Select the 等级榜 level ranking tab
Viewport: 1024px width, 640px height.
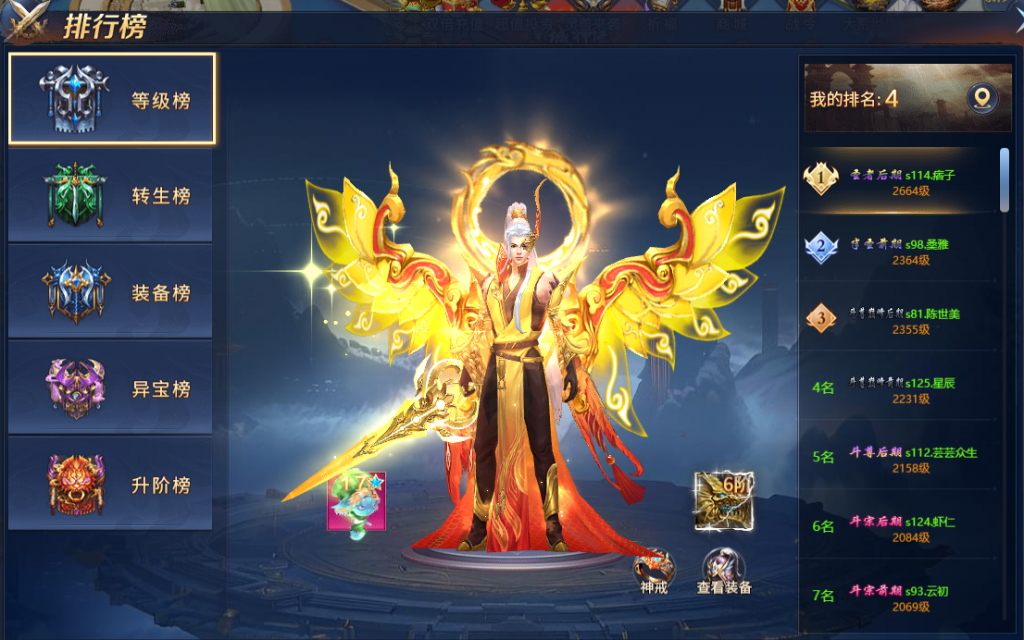tap(112, 99)
